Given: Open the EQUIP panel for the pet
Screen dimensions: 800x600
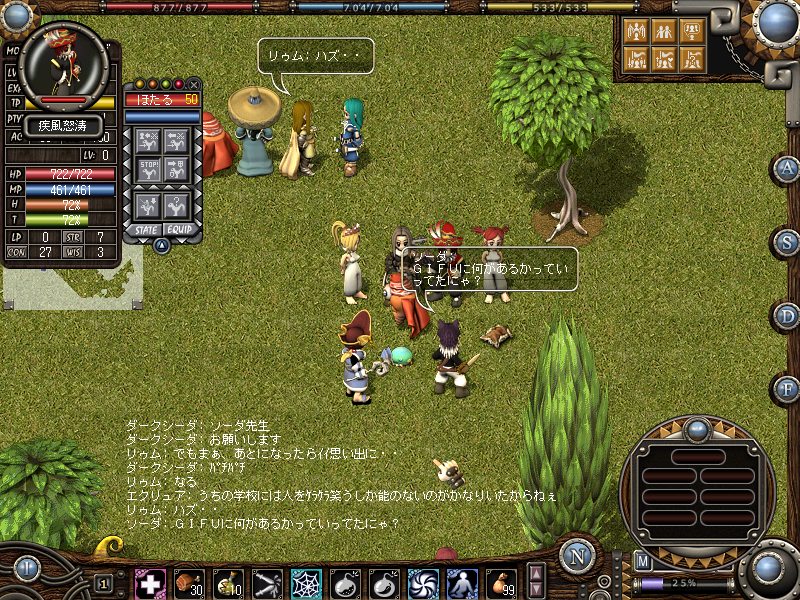Looking at the screenshot, I should (x=180, y=229).
